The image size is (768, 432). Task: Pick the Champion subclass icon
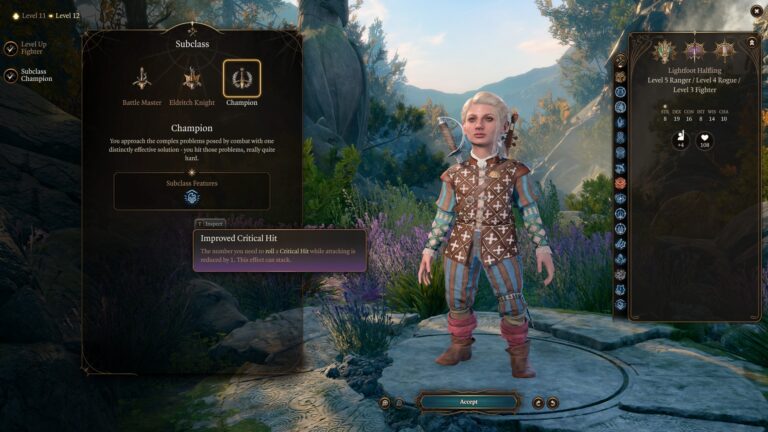click(241, 79)
